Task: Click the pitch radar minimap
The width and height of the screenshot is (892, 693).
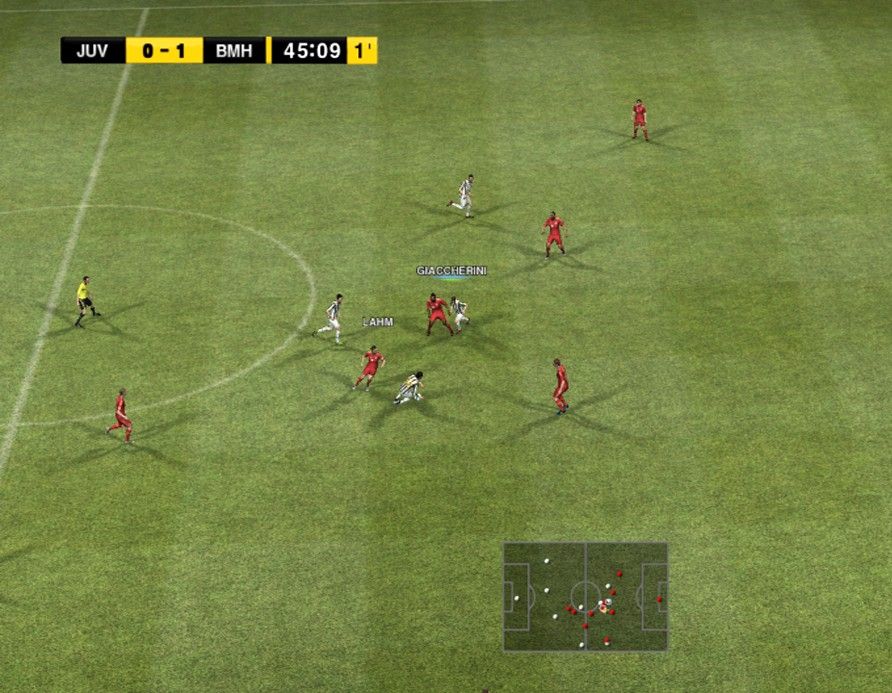Action: point(585,597)
